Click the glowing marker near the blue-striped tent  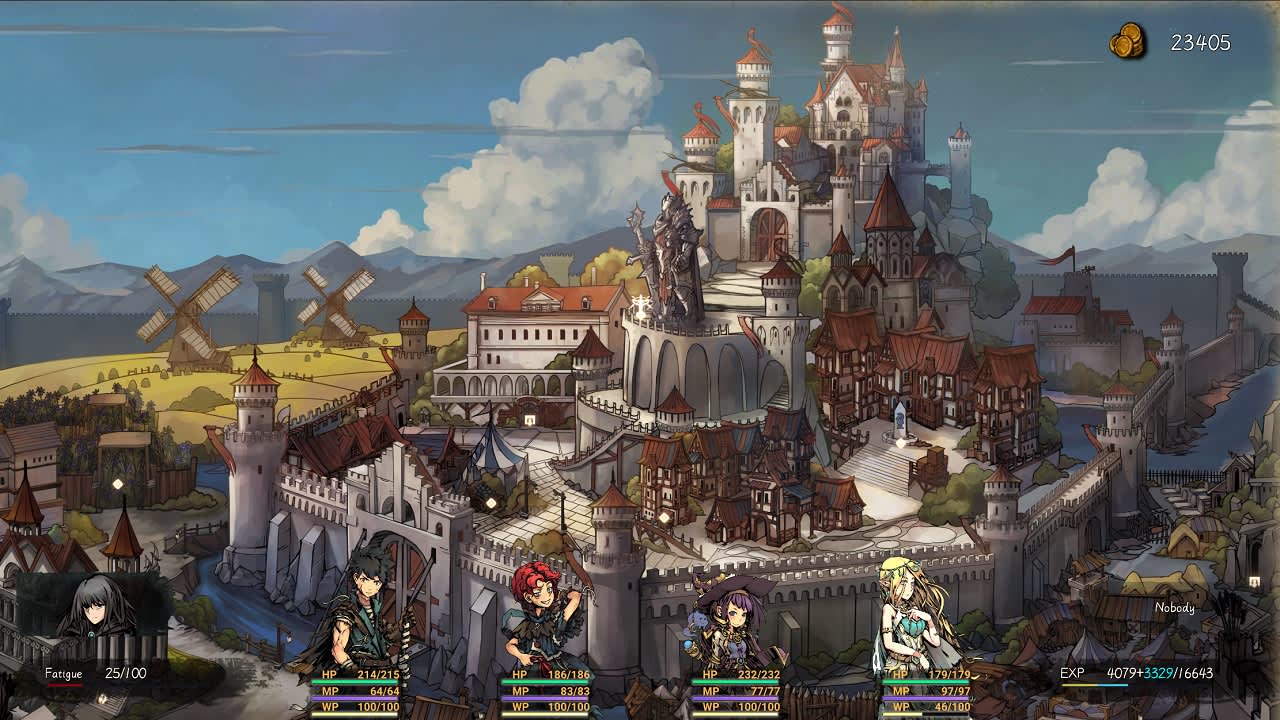(x=493, y=501)
